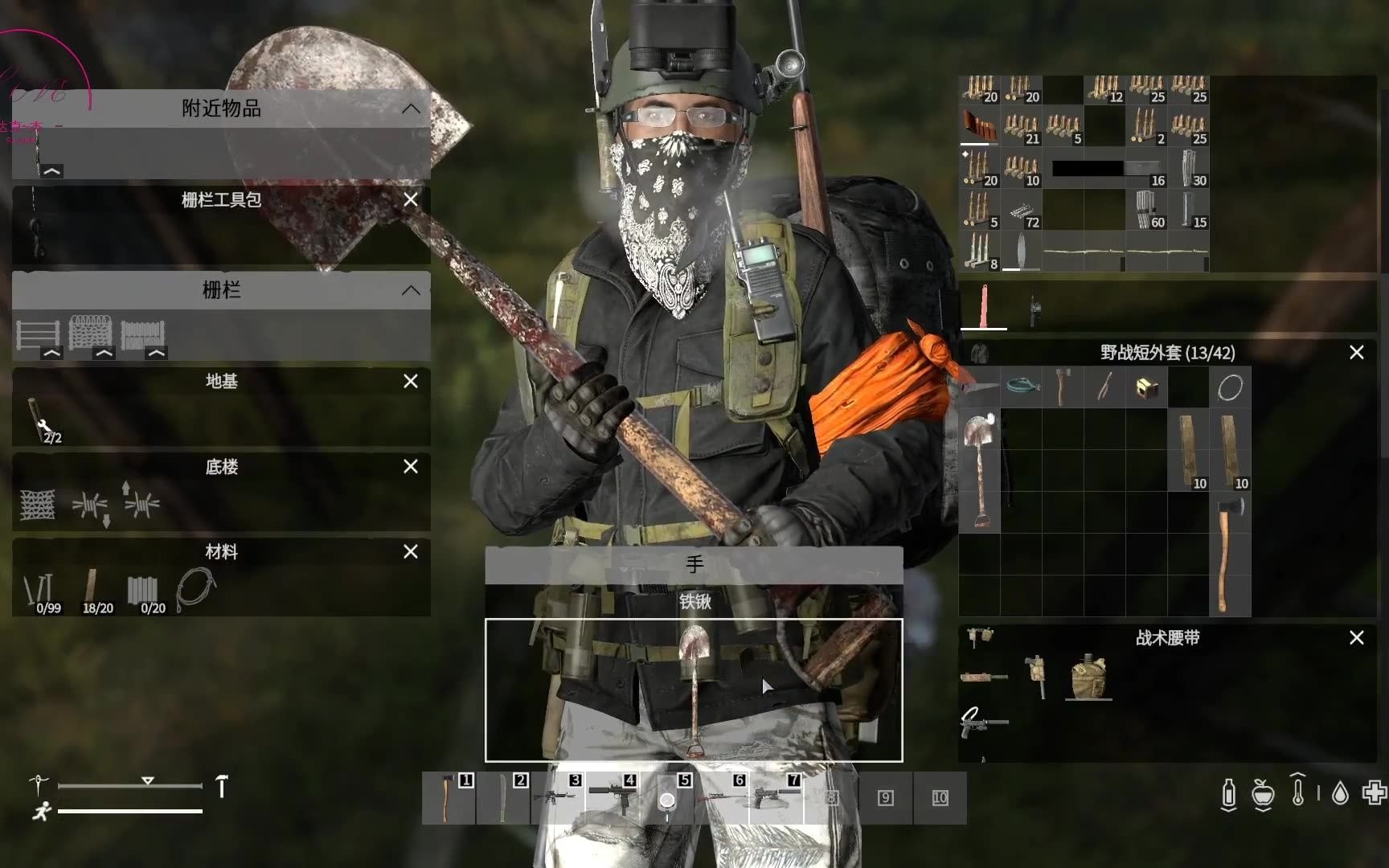
Task: Collapse the 栅栏 section
Action: pyautogui.click(x=412, y=290)
